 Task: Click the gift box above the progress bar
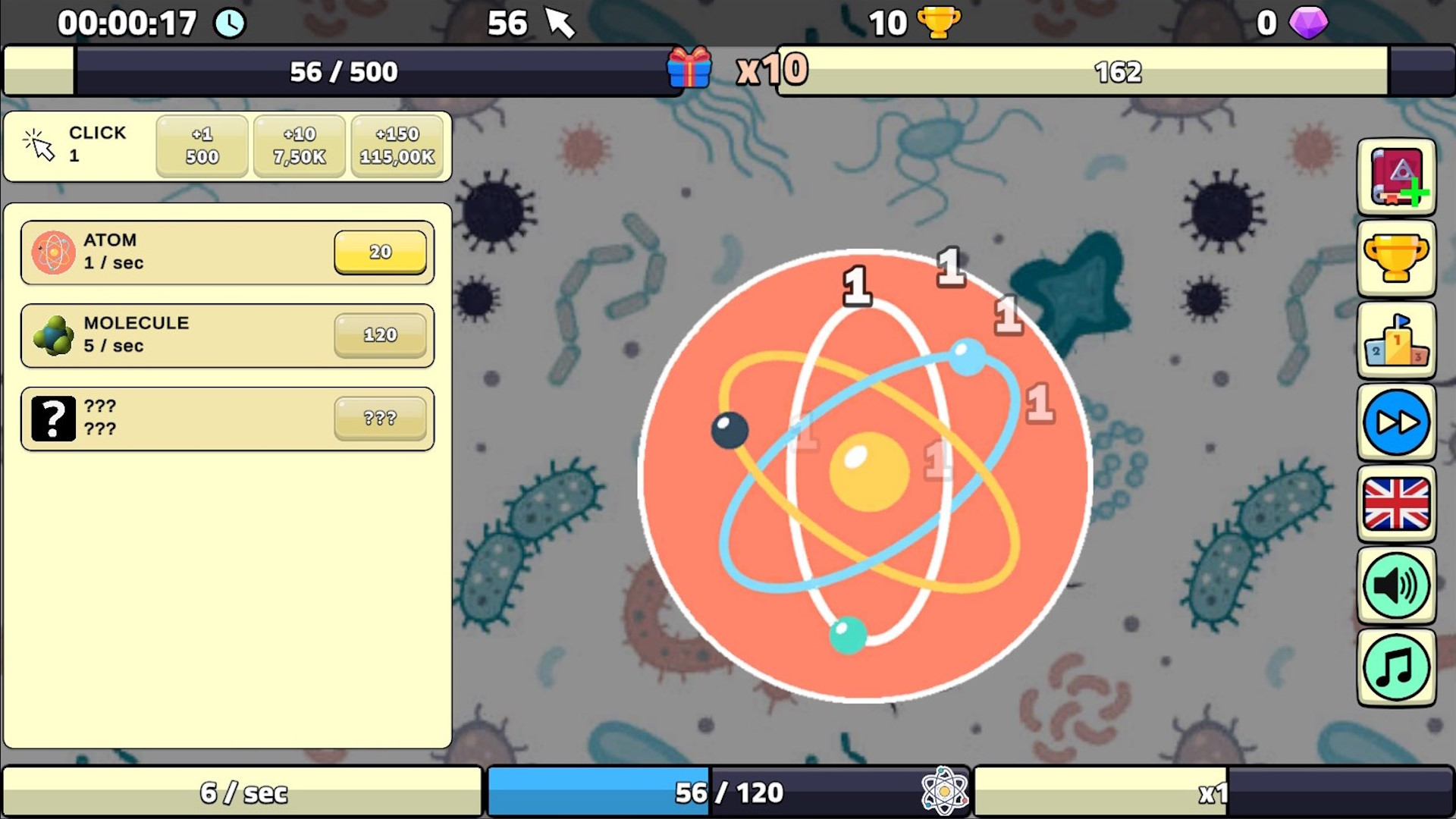pos(689,69)
